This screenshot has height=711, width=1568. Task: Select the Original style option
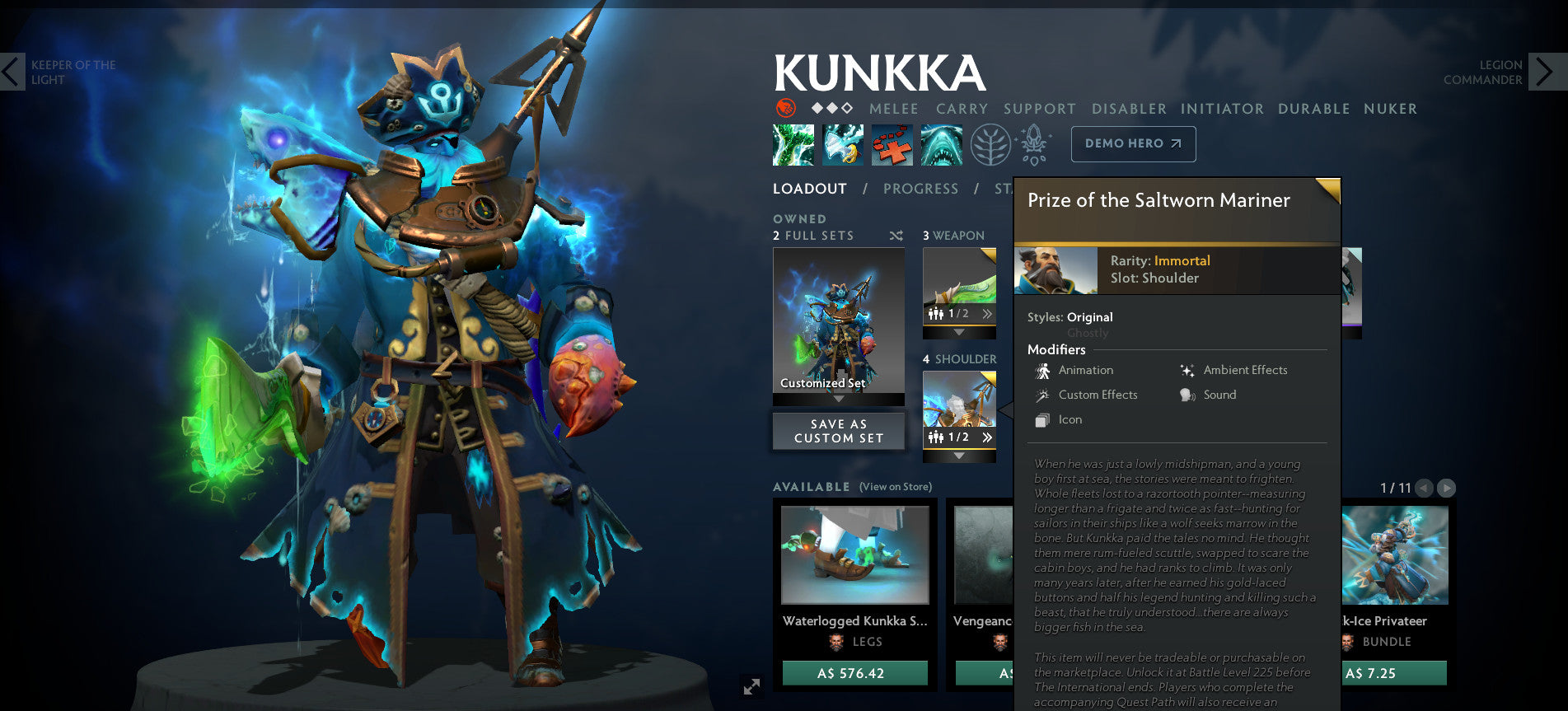pos(1089,316)
